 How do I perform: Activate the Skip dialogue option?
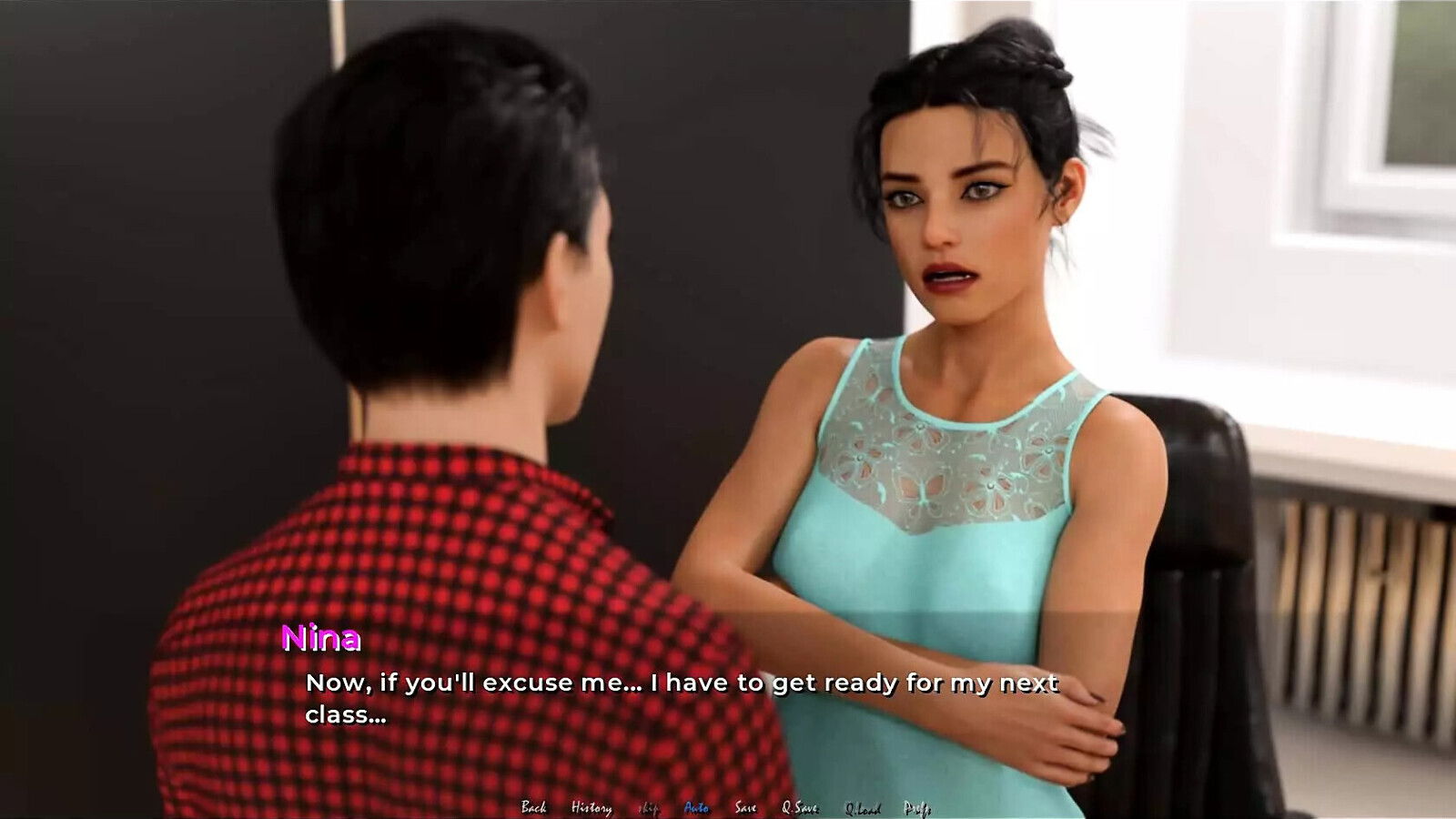(648, 808)
